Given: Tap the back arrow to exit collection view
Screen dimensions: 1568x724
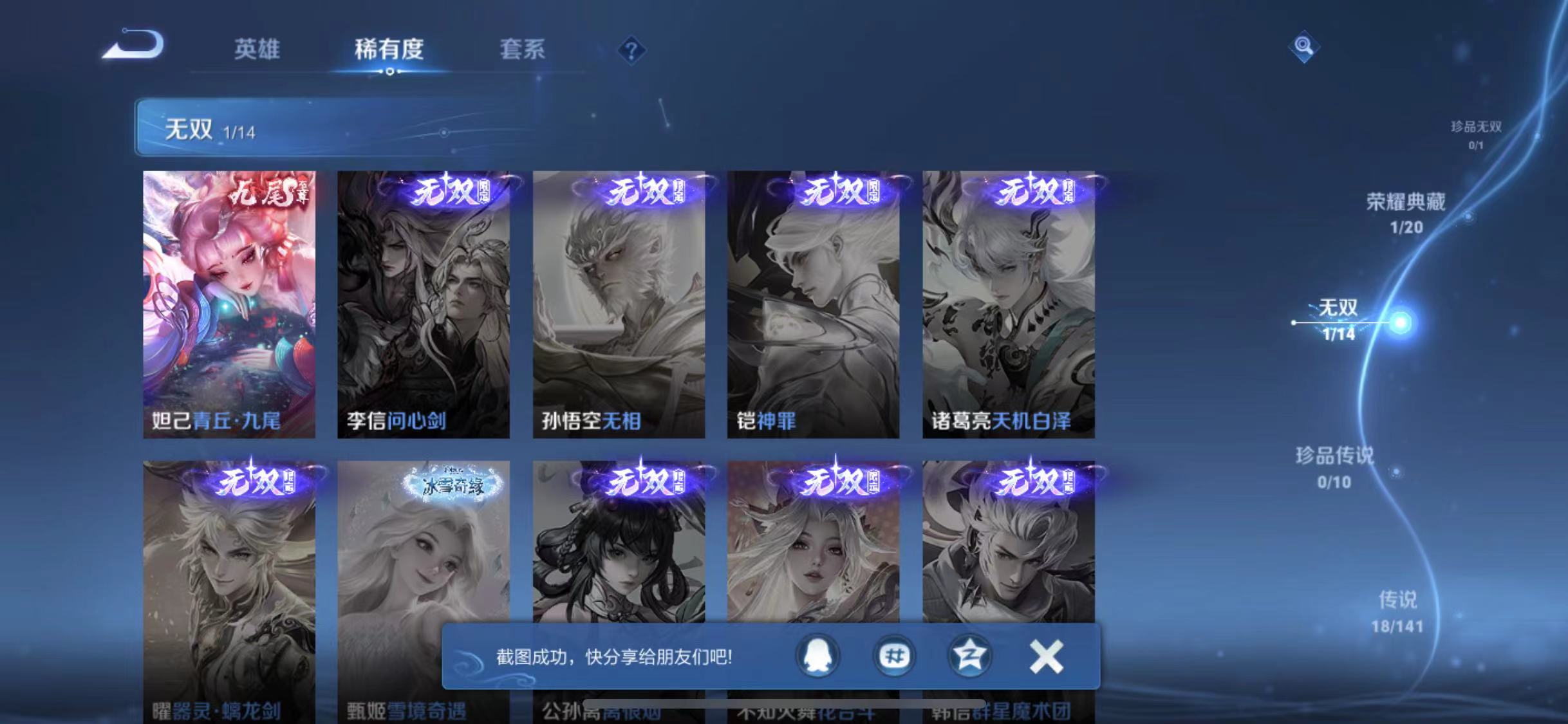Looking at the screenshot, I should (134, 45).
